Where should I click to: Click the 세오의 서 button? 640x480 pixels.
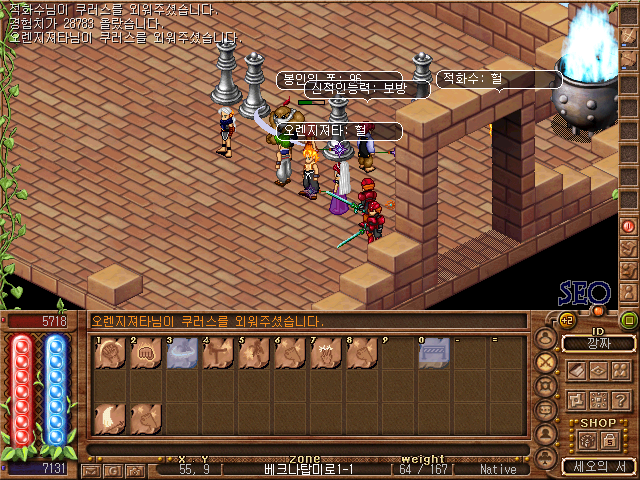coord(598,466)
